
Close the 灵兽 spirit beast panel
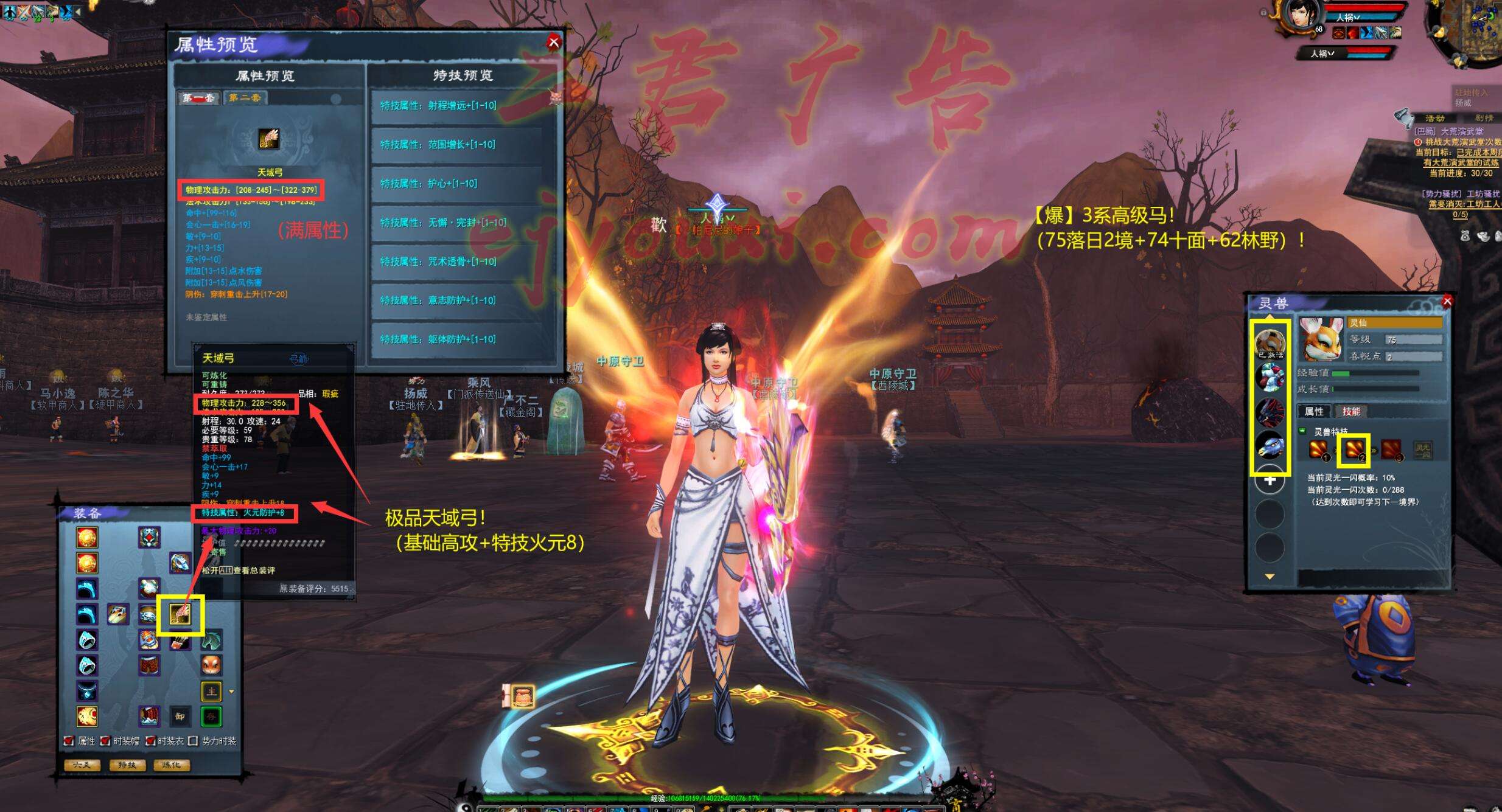click(1447, 301)
